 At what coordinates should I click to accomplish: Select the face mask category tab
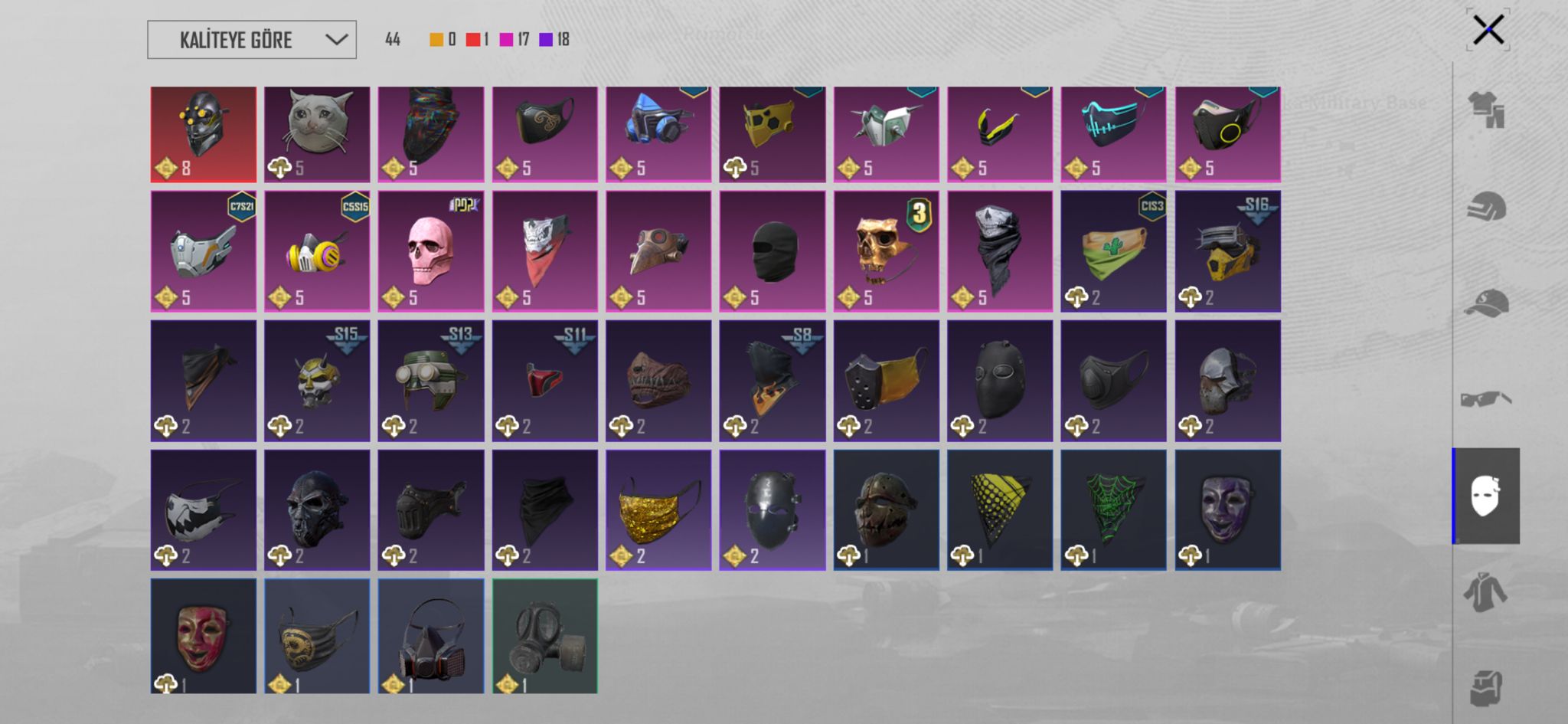click(1486, 496)
